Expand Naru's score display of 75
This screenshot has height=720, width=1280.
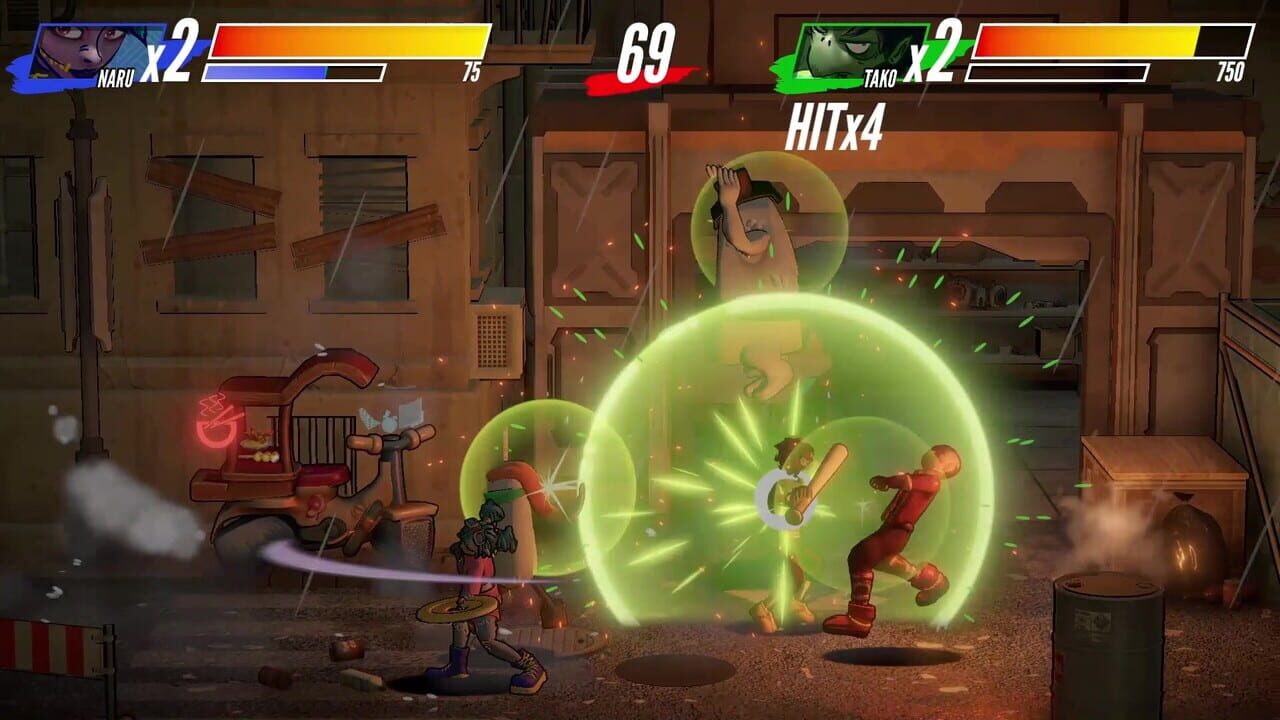474,71
